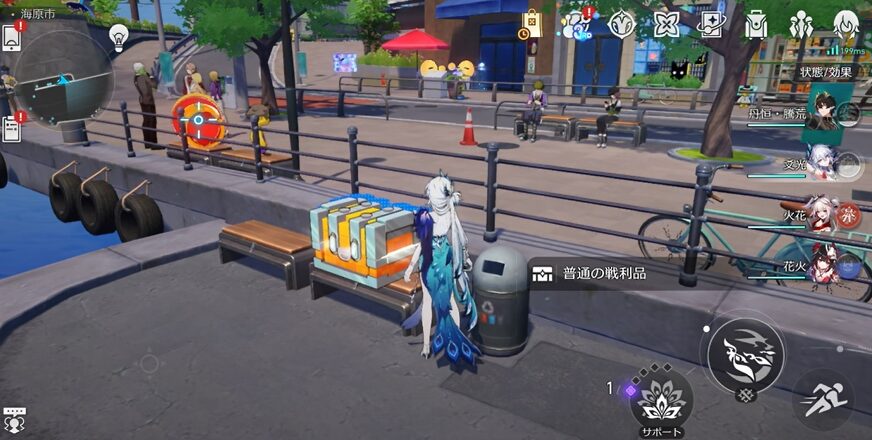Open the mission clipboard icon
The height and width of the screenshot is (440, 872).
[11, 128]
